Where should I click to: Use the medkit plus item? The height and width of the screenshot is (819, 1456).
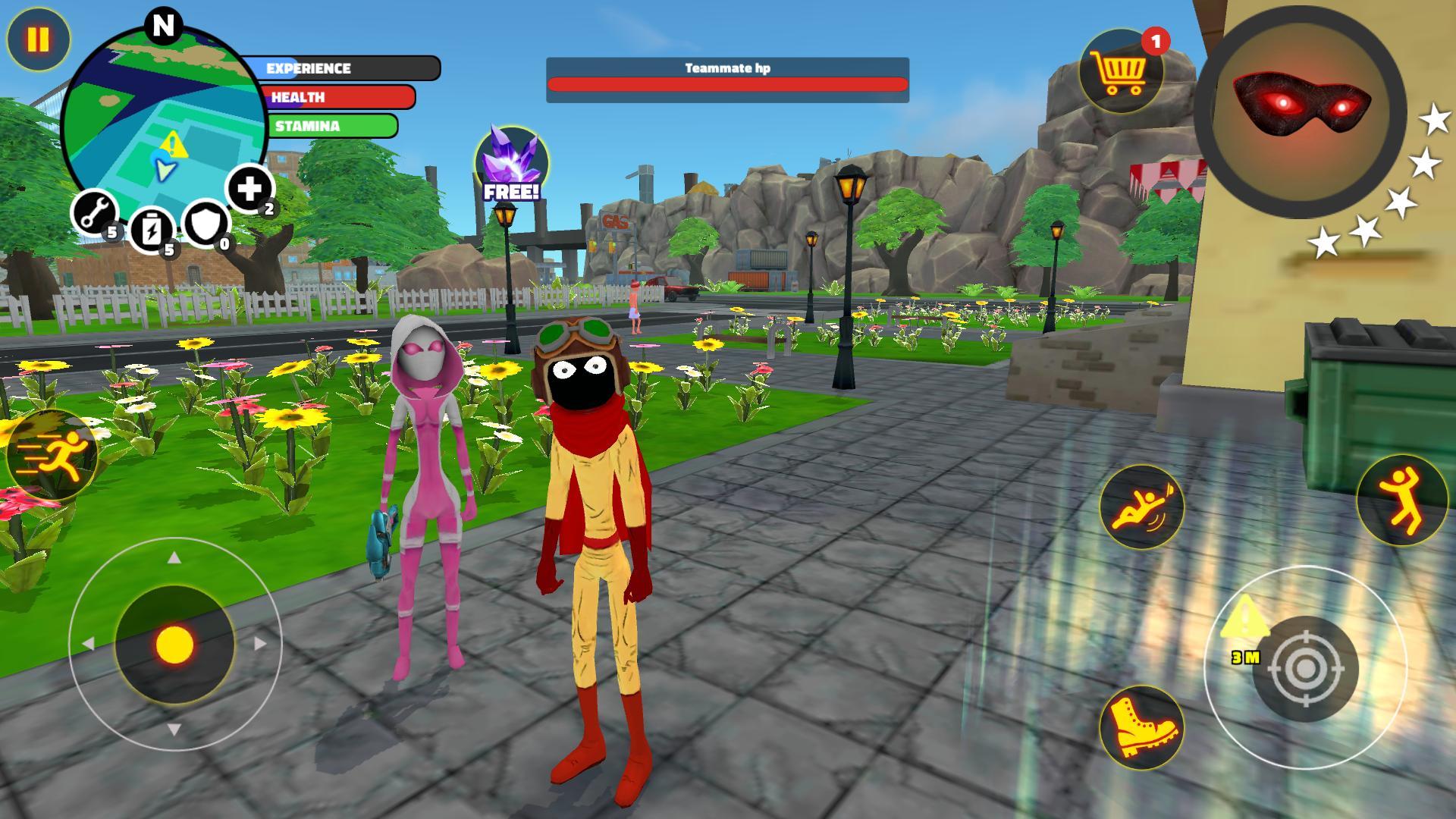tap(250, 187)
